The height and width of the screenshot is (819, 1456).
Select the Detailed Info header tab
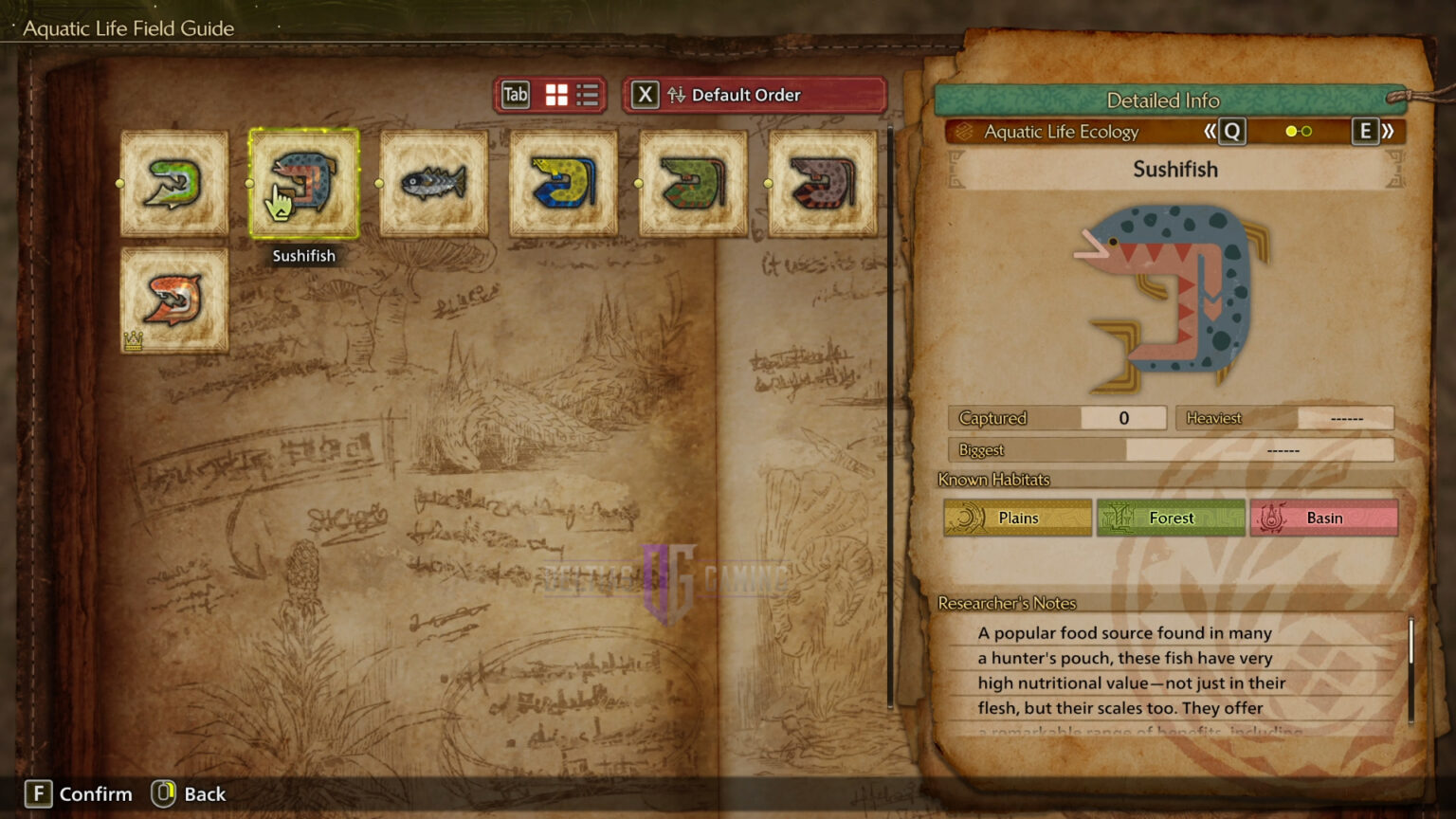click(1164, 100)
